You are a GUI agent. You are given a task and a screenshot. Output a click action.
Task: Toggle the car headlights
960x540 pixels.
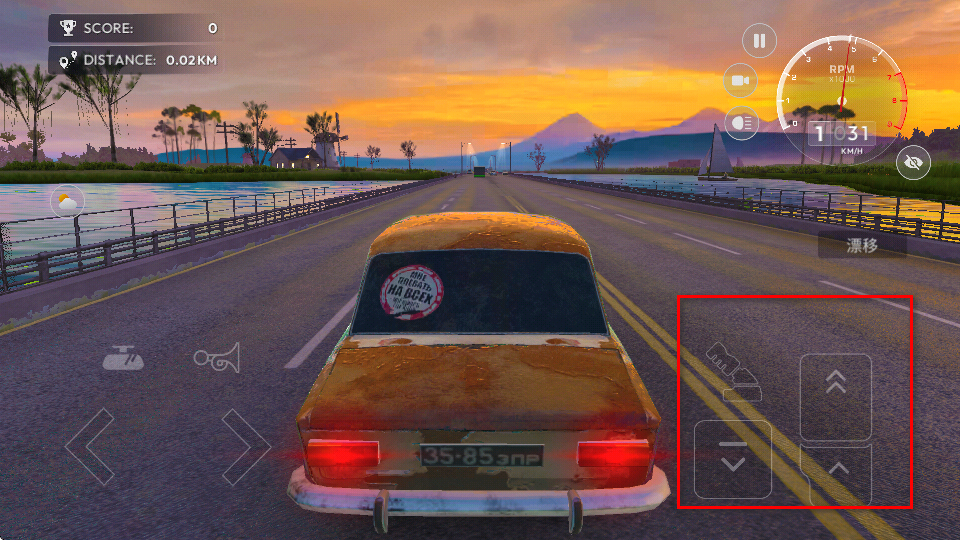pyautogui.click(x=740, y=120)
